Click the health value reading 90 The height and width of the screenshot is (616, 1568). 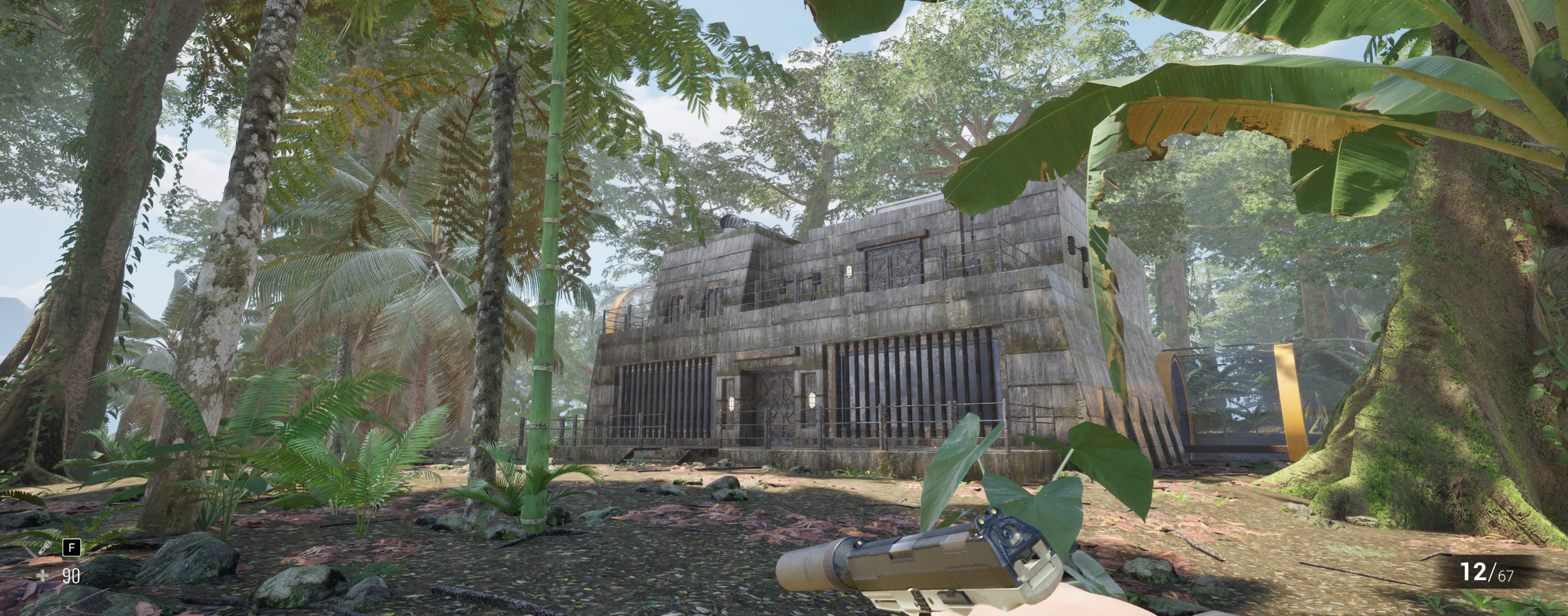[x=71, y=576]
